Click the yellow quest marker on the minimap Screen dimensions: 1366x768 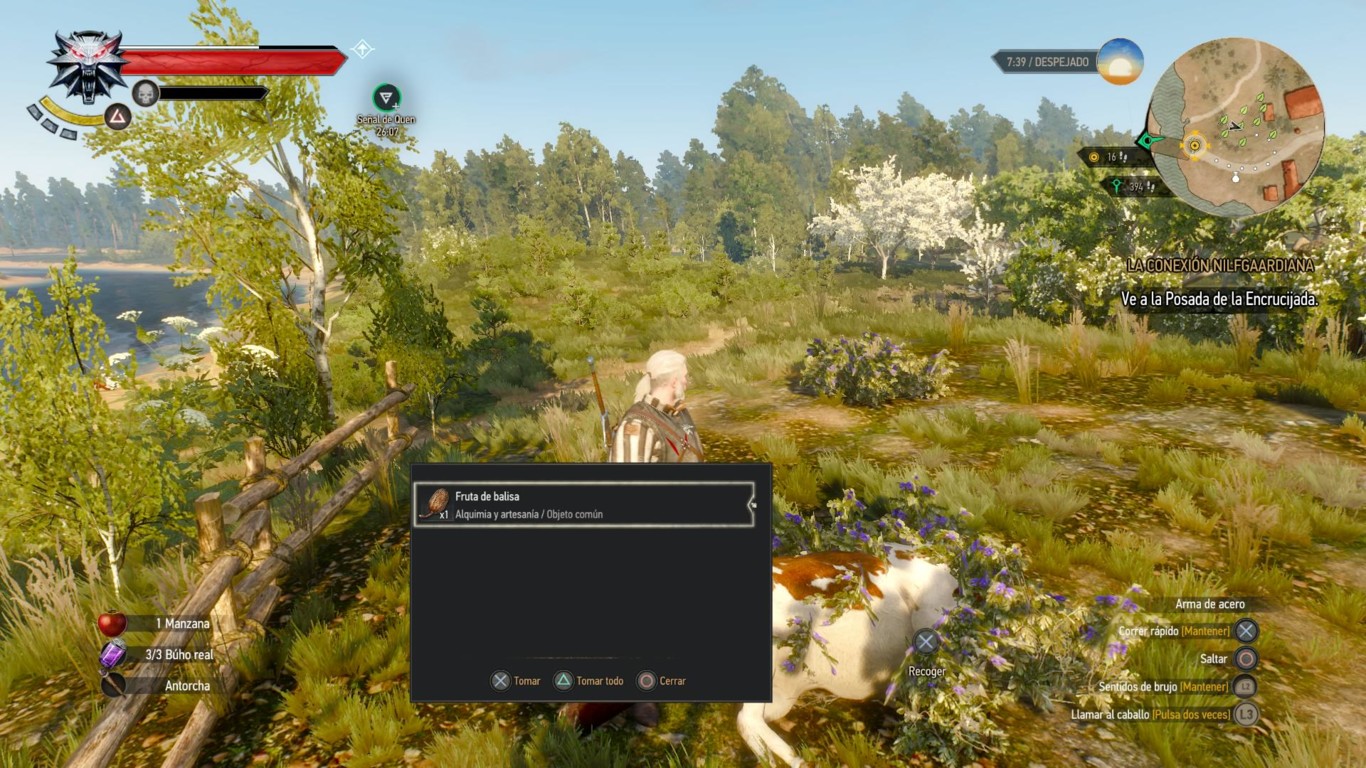pos(1196,146)
